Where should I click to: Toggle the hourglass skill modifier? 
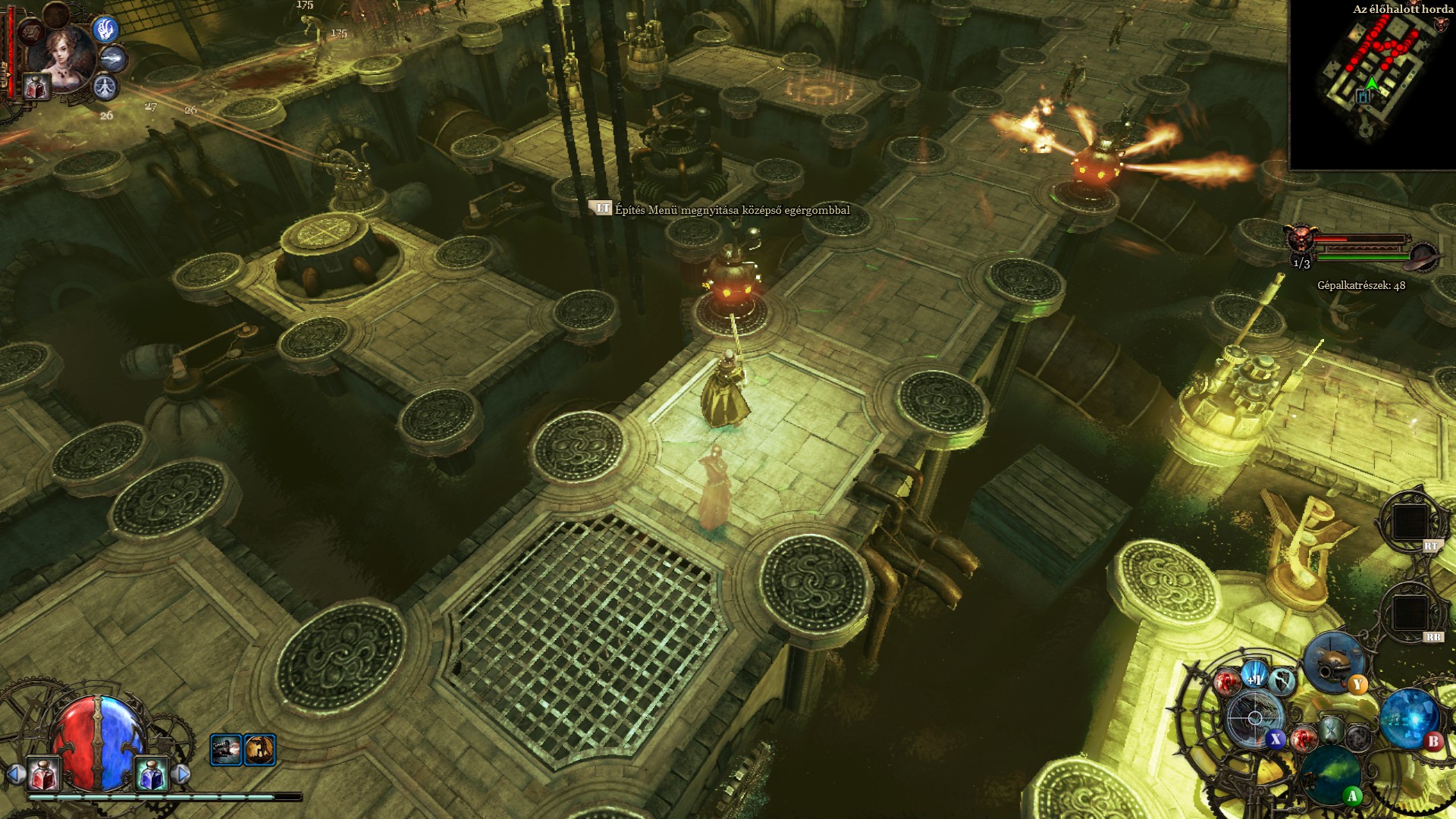click(x=1332, y=732)
